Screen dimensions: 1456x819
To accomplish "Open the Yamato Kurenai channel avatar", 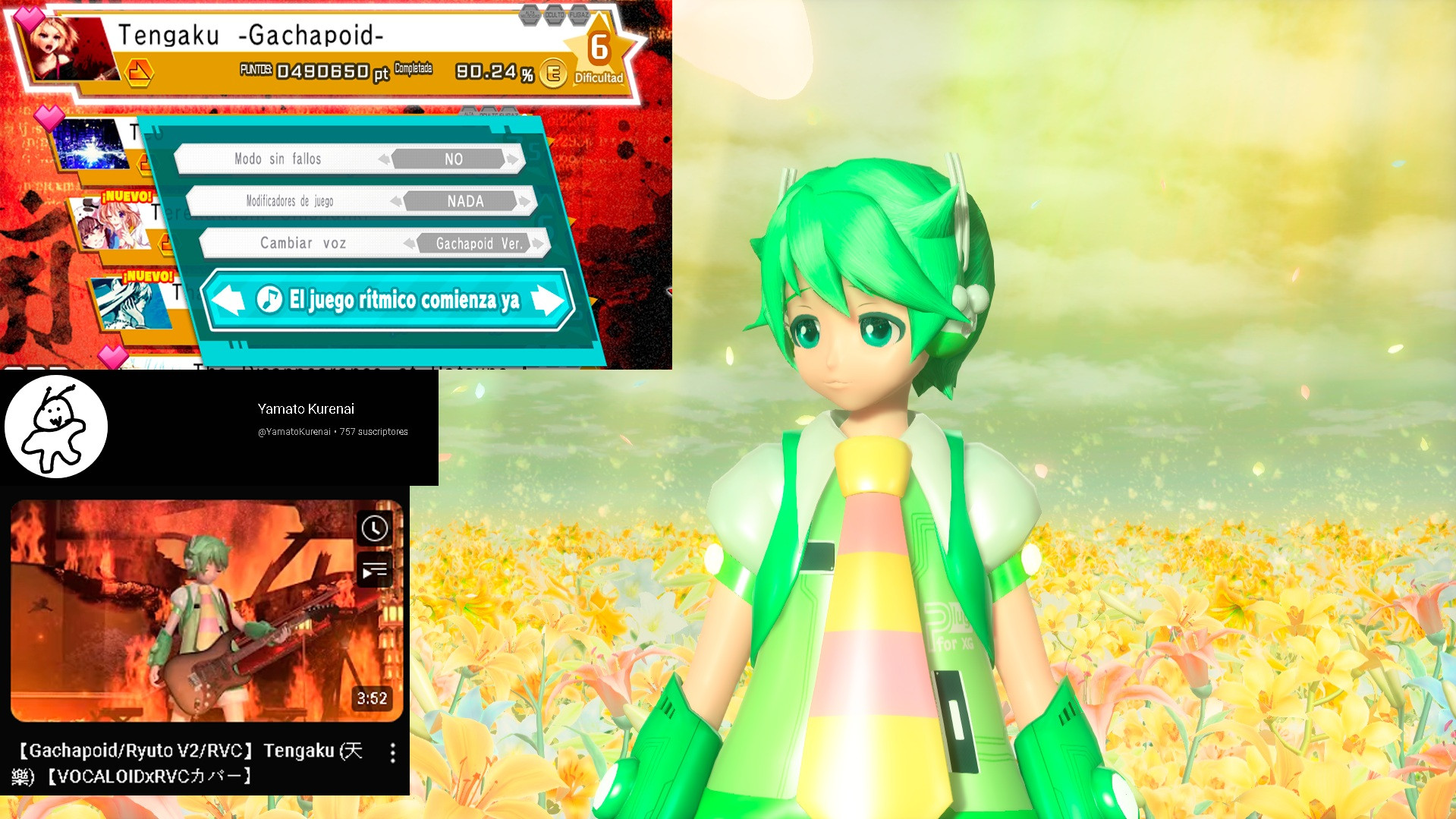I will pos(57,427).
